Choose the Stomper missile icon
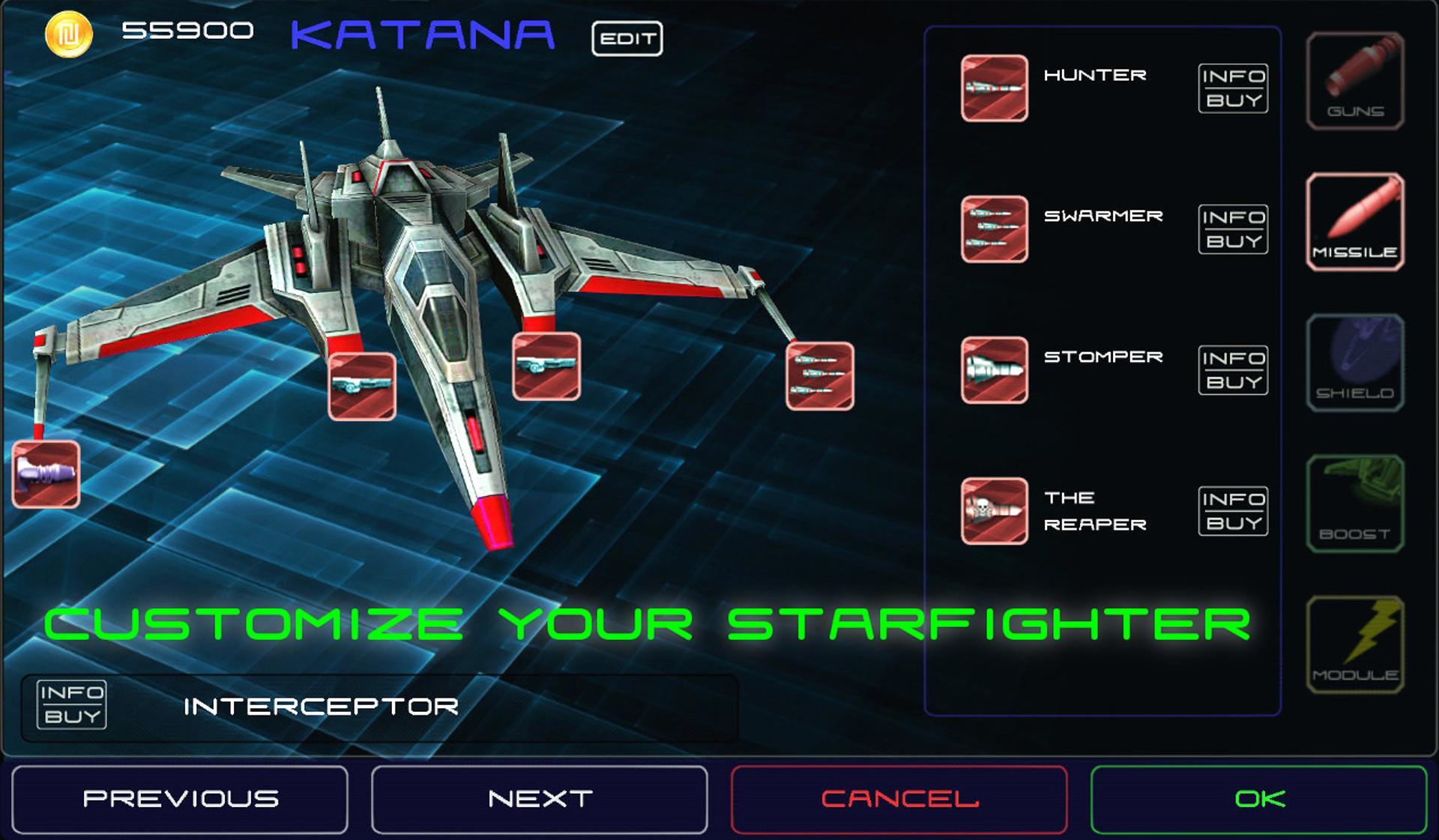The width and height of the screenshot is (1439, 840). 994,369
